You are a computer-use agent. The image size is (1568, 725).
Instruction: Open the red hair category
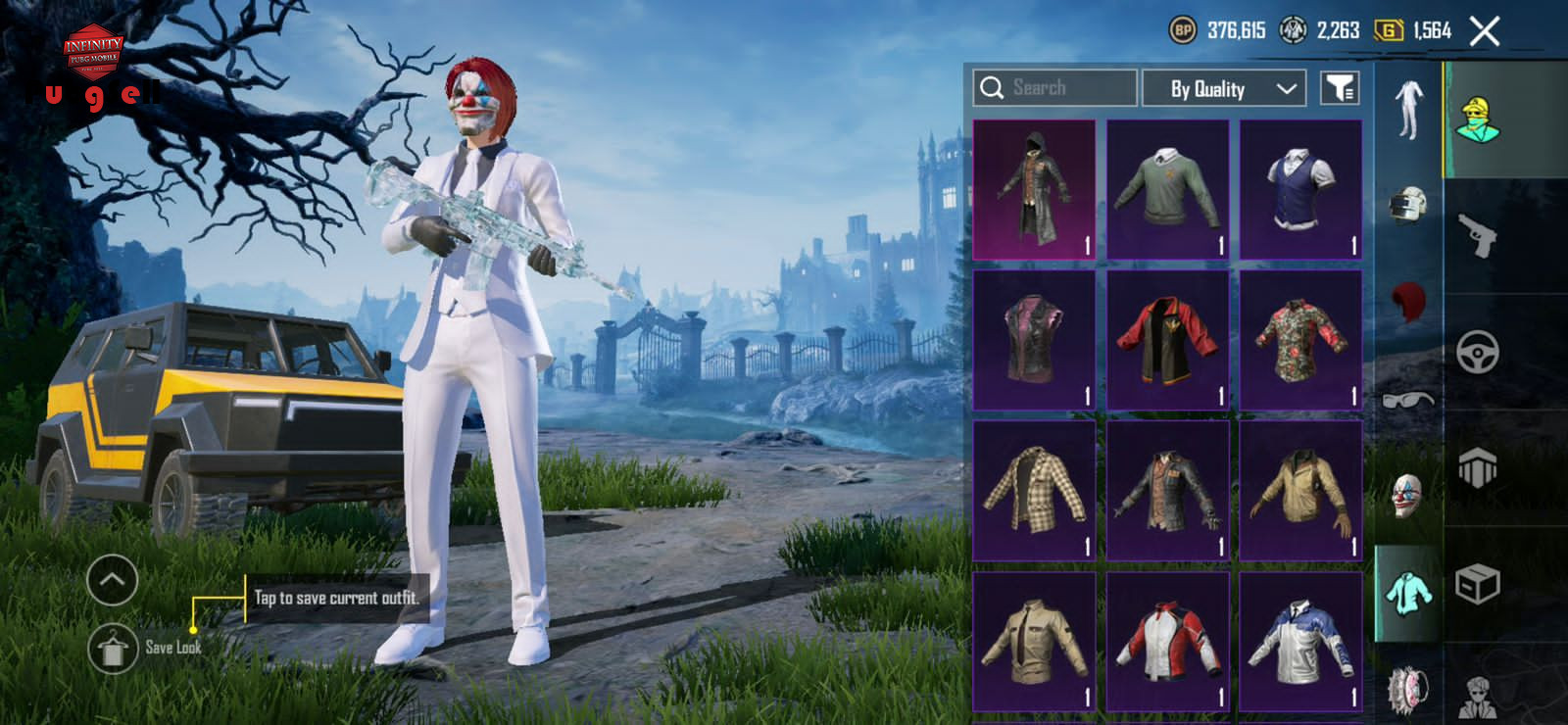(1407, 302)
